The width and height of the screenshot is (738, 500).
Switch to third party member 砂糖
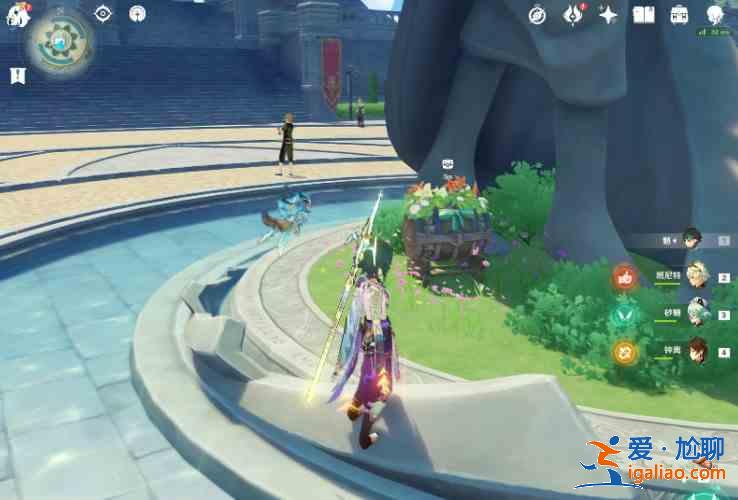(697, 314)
